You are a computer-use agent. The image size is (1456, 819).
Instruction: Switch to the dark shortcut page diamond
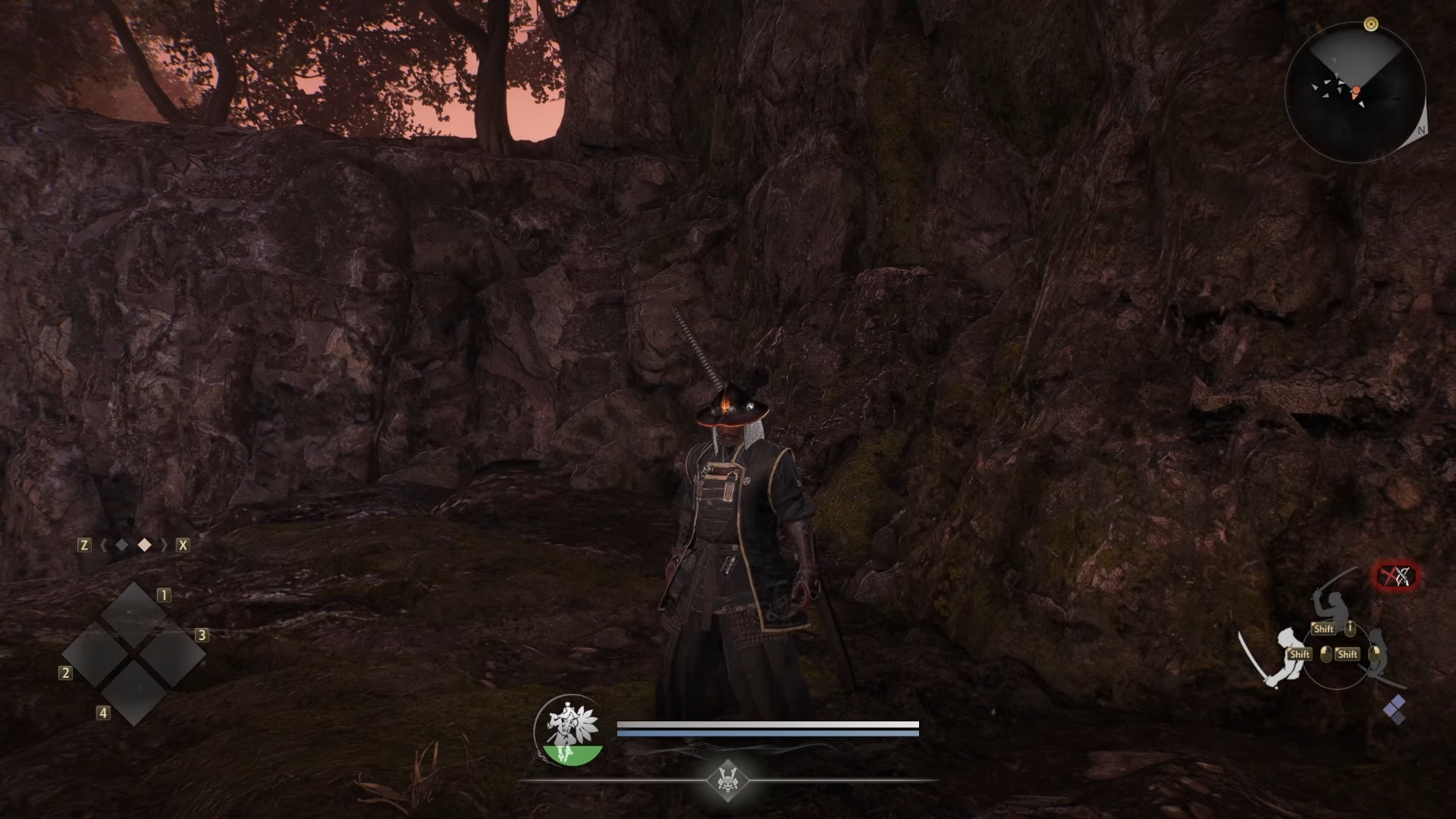(x=122, y=545)
